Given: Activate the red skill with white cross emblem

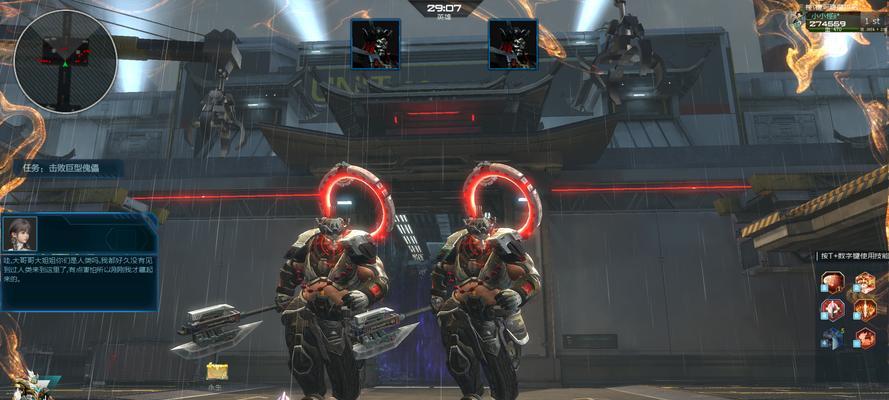Looking at the screenshot, I should click(x=833, y=309).
